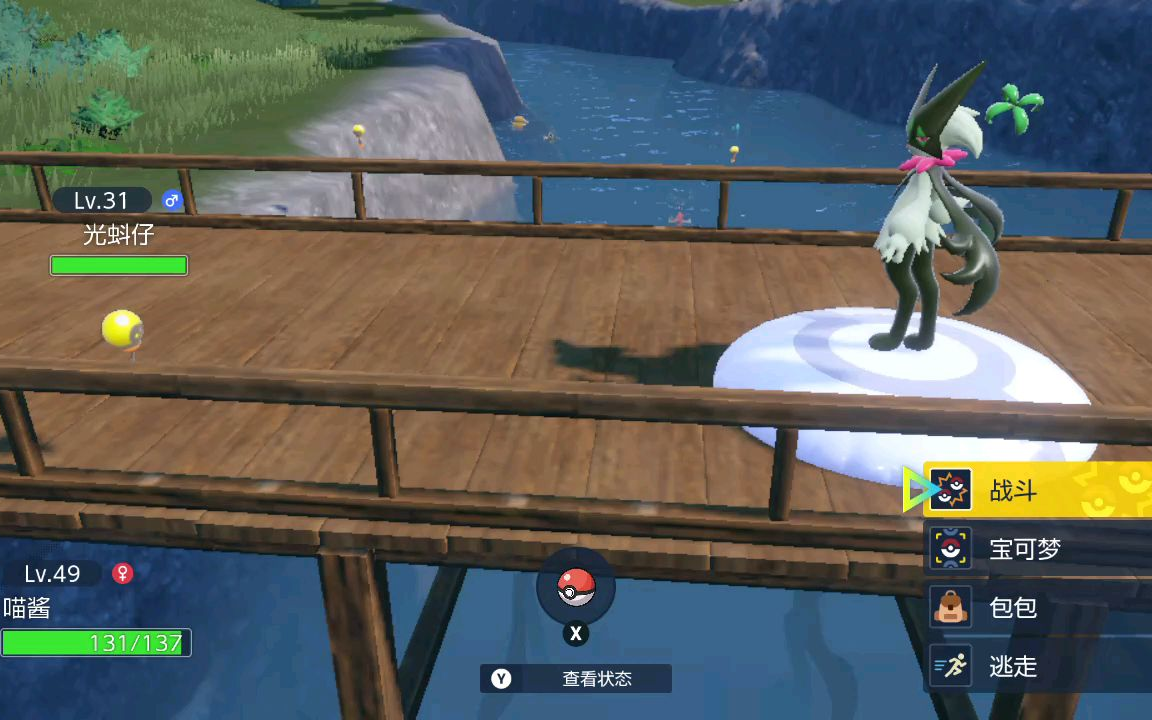Throw a Poké Ball using the ball icon
Viewport: 1152px width, 720px height.
coord(575,588)
